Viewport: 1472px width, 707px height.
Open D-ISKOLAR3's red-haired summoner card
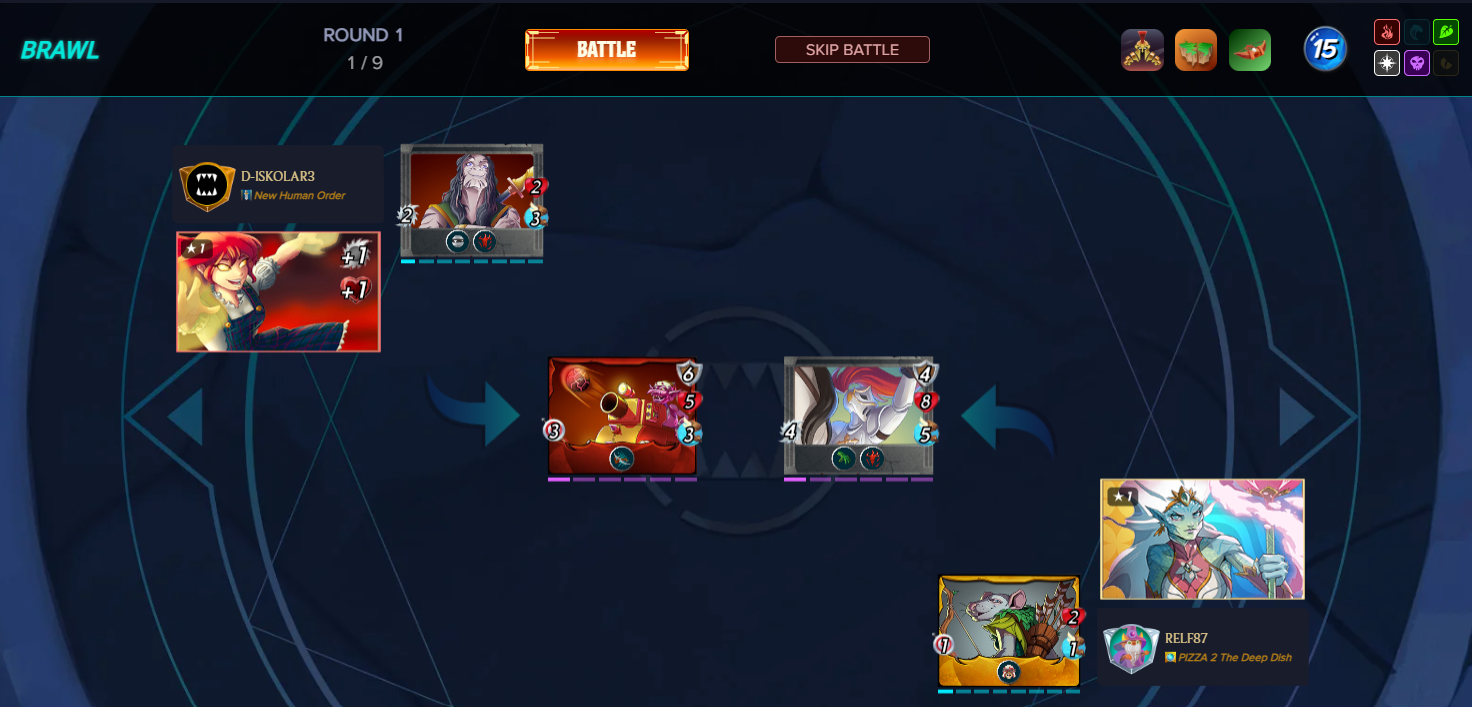(x=278, y=292)
